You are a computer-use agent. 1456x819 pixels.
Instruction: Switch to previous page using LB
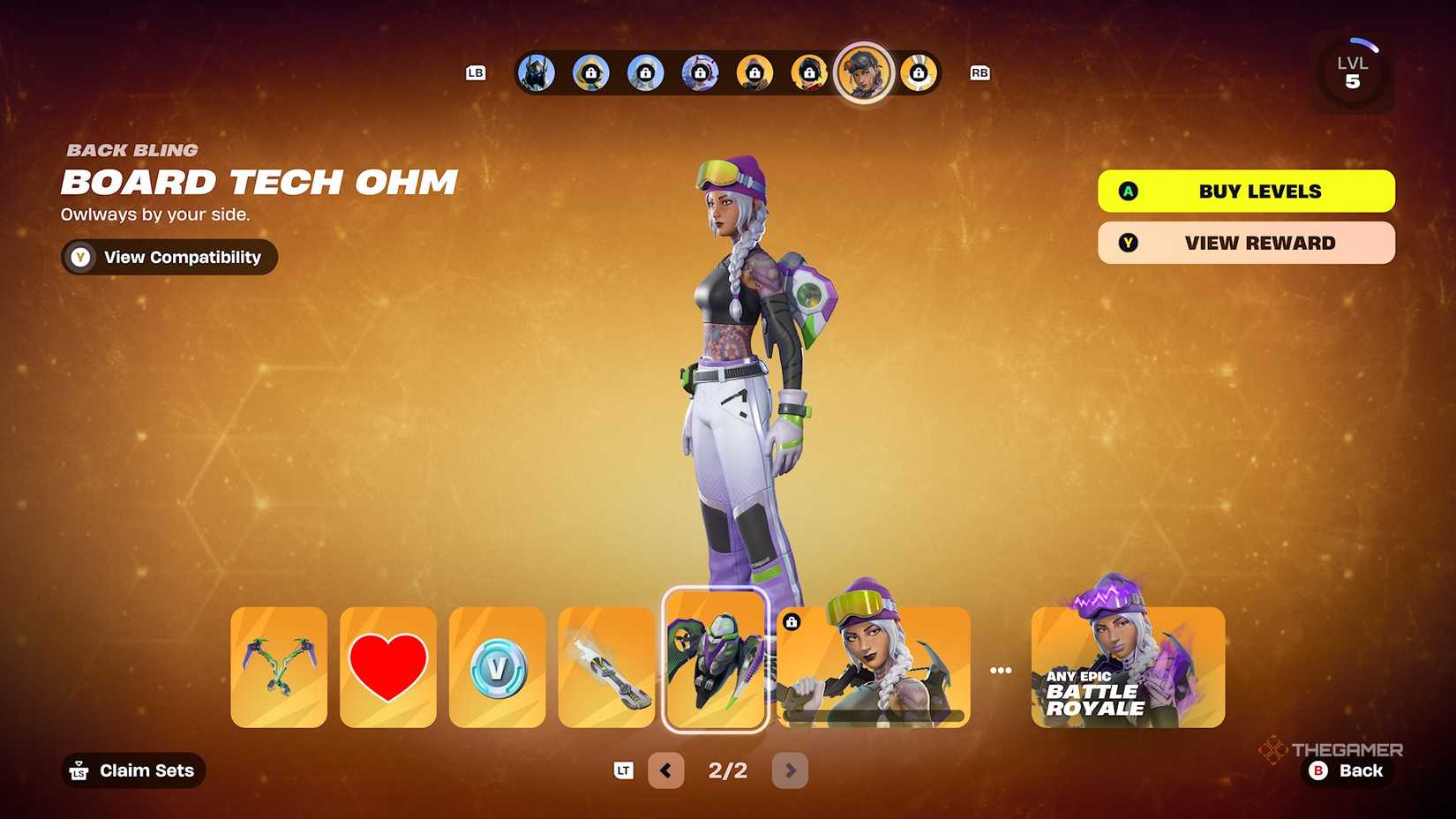pos(475,73)
